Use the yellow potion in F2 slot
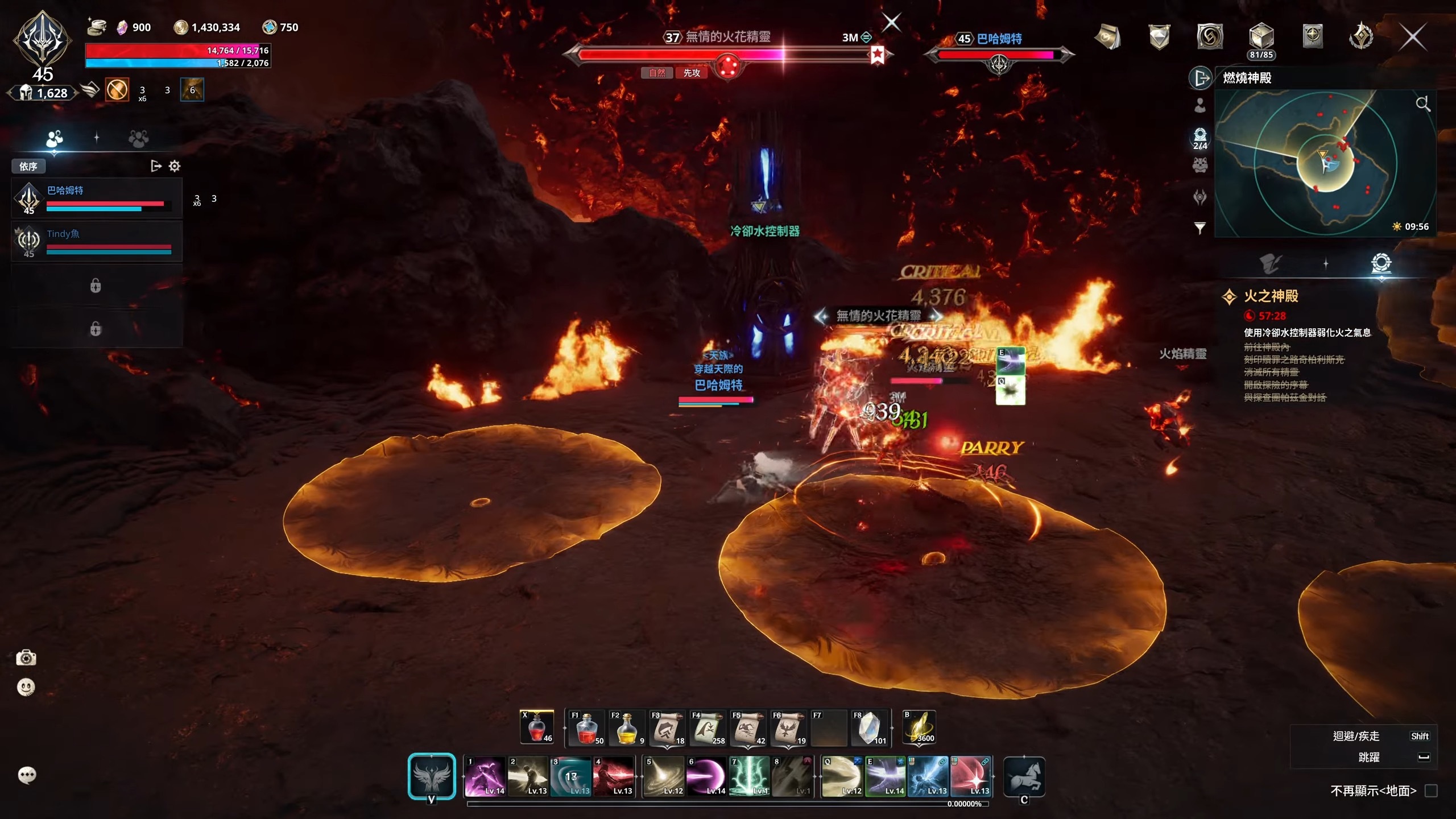 (626, 728)
